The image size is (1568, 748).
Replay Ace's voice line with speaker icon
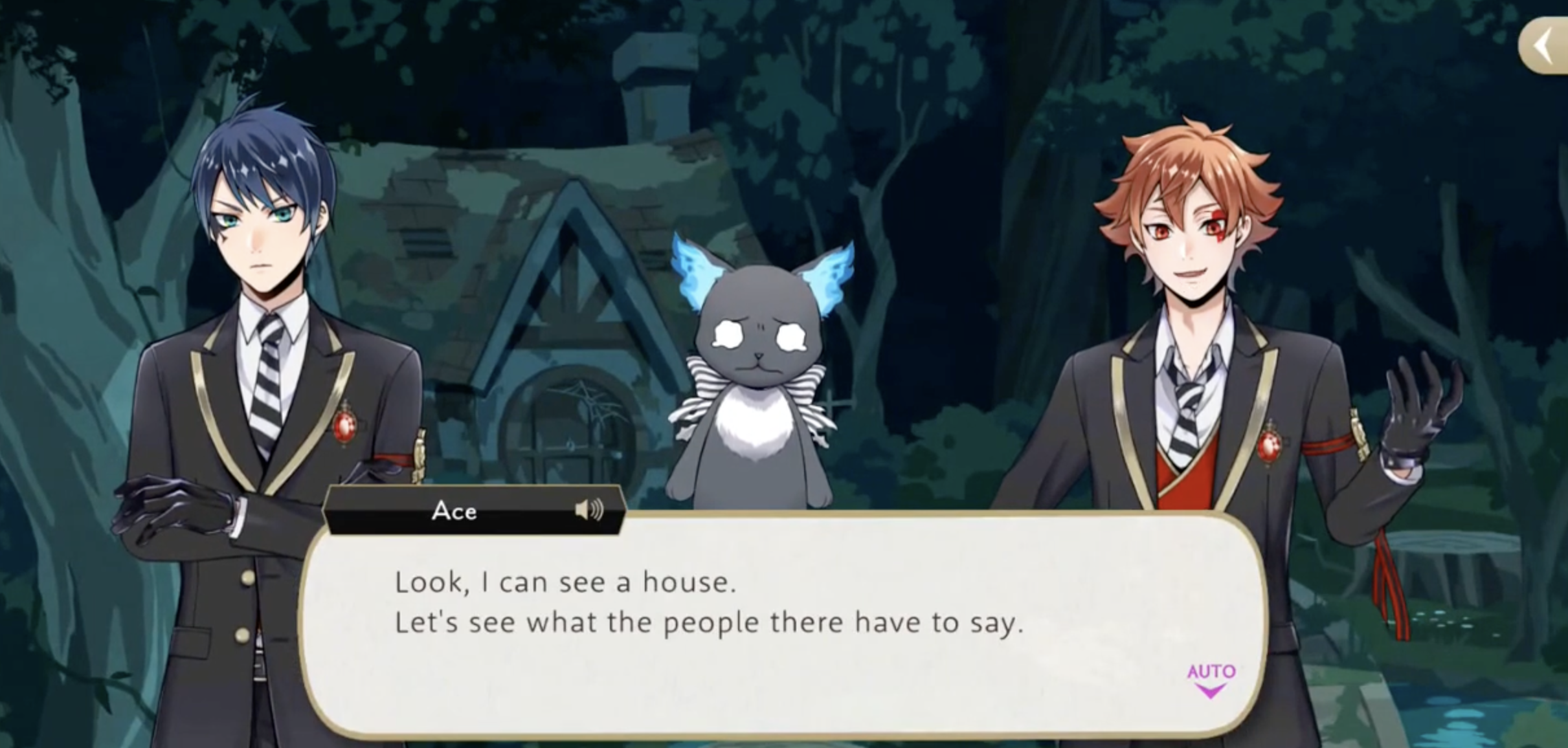click(588, 511)
